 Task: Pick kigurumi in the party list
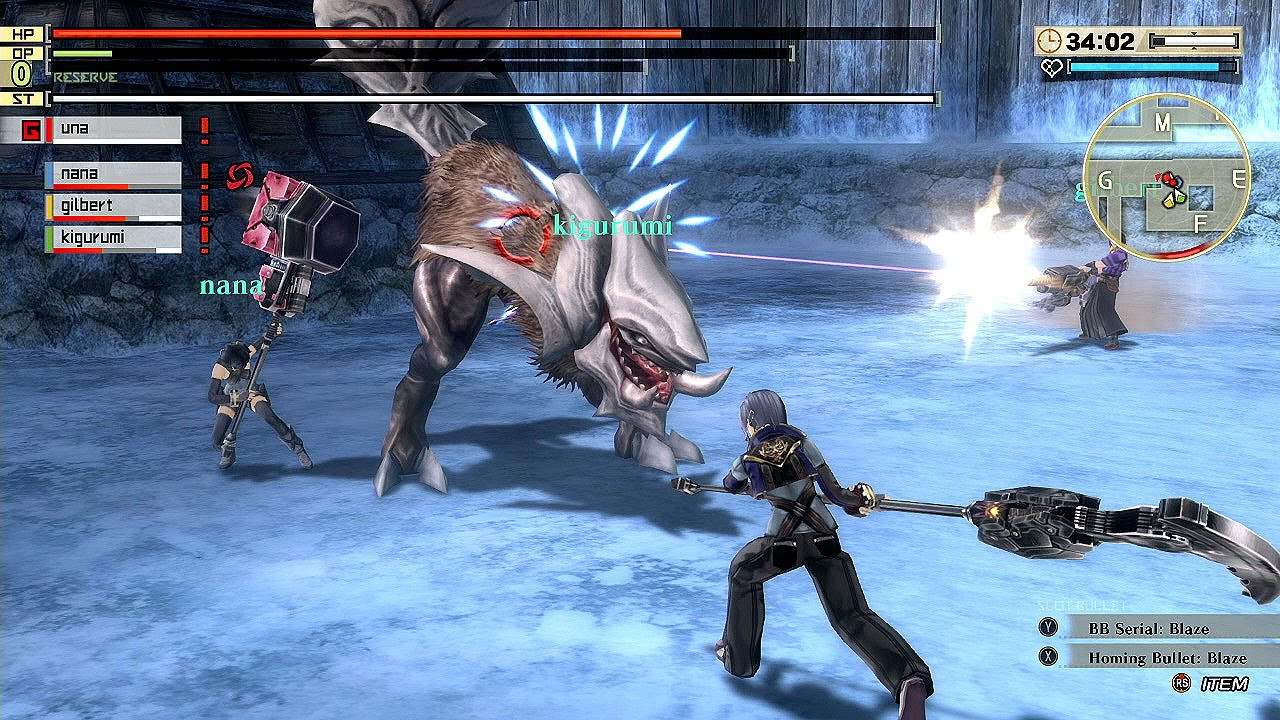(112, 239)
